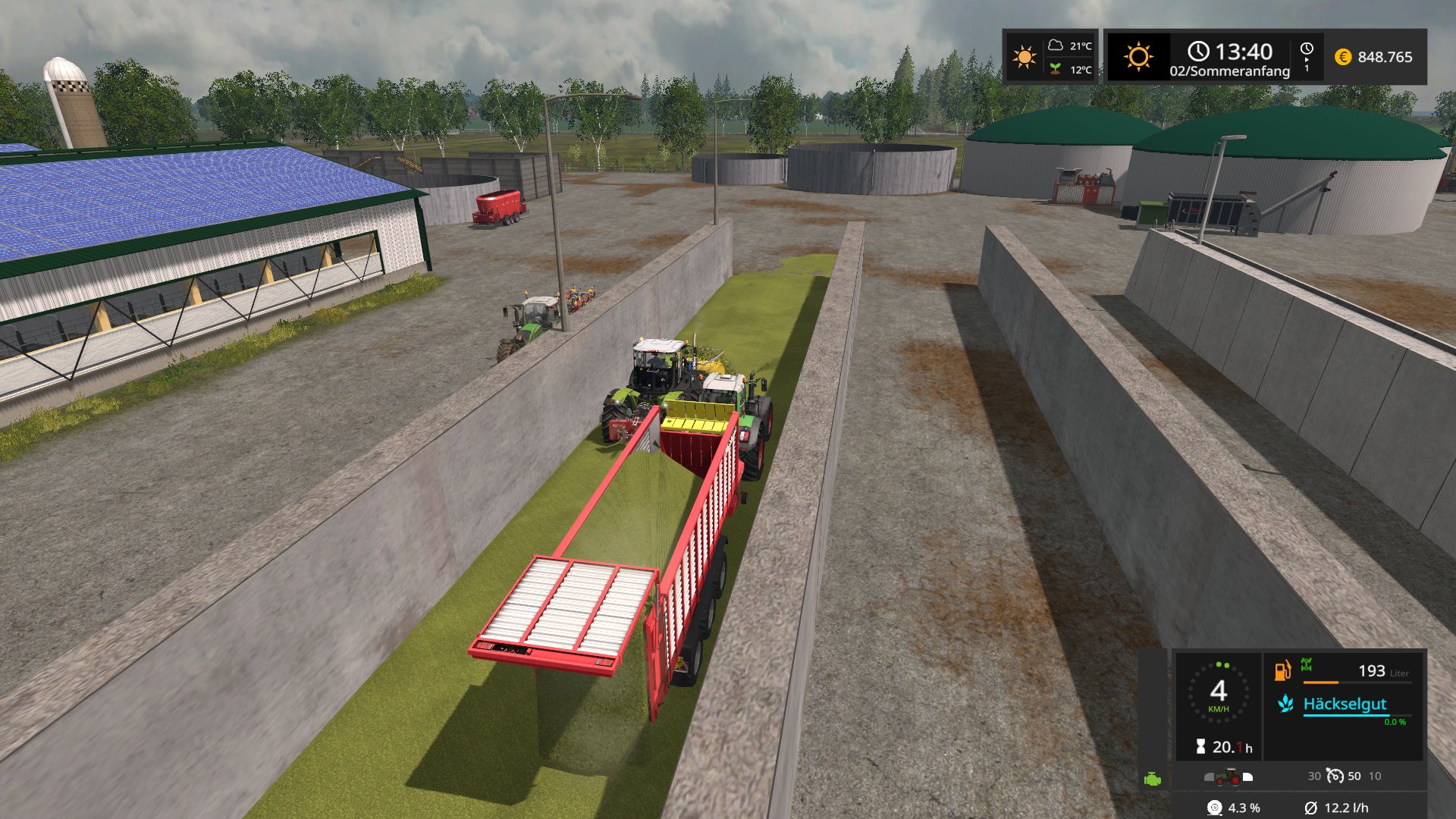The width and height of the screenshot is (1456, 819).
Task: Click the hourglass operating hours icon
Action: click(x=1200, y=747)
